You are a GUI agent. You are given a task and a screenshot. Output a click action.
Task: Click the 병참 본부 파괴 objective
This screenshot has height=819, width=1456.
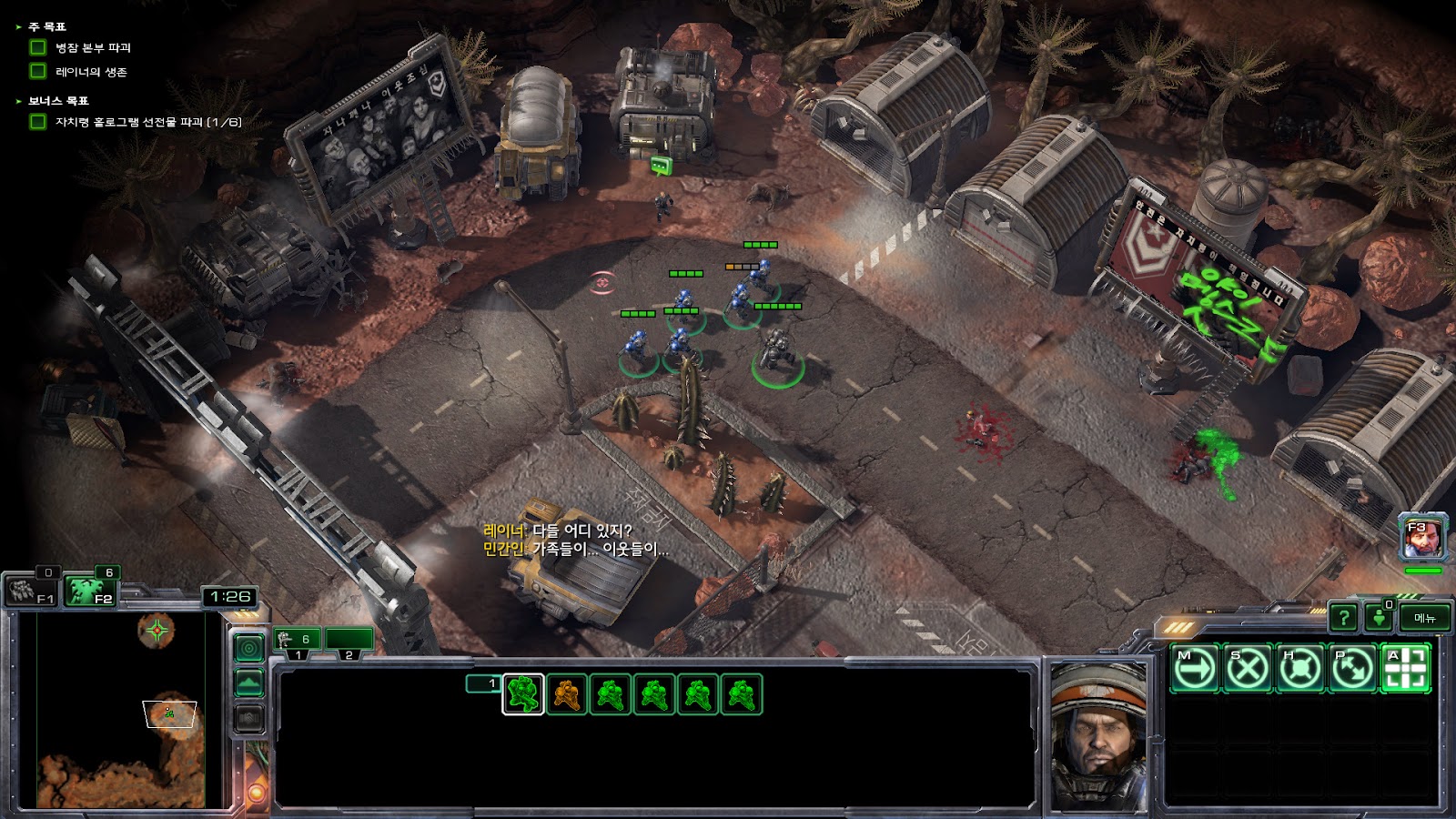coord(93,47)
